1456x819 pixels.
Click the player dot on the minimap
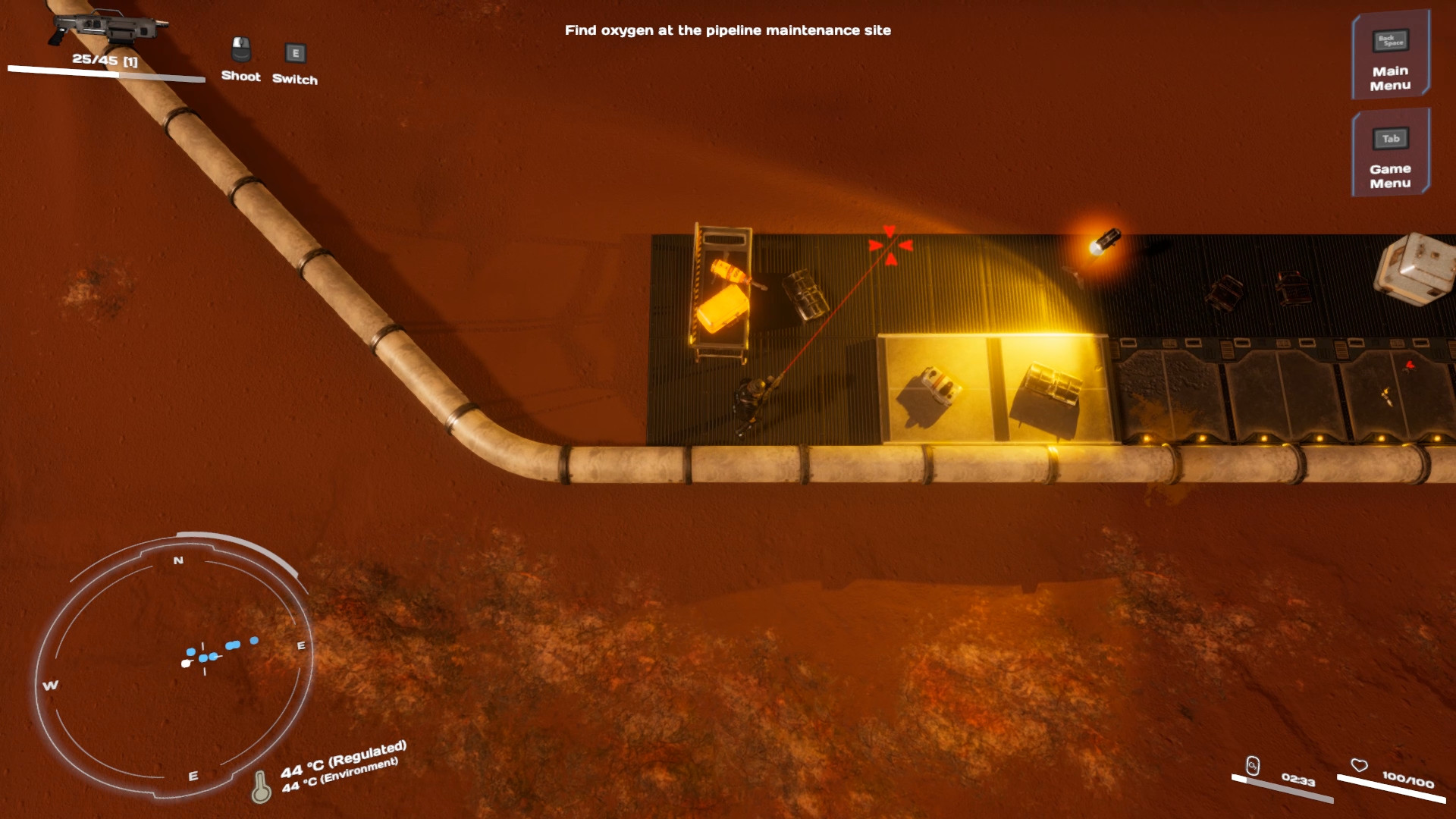pyautogui.click(x=184, y=663)
